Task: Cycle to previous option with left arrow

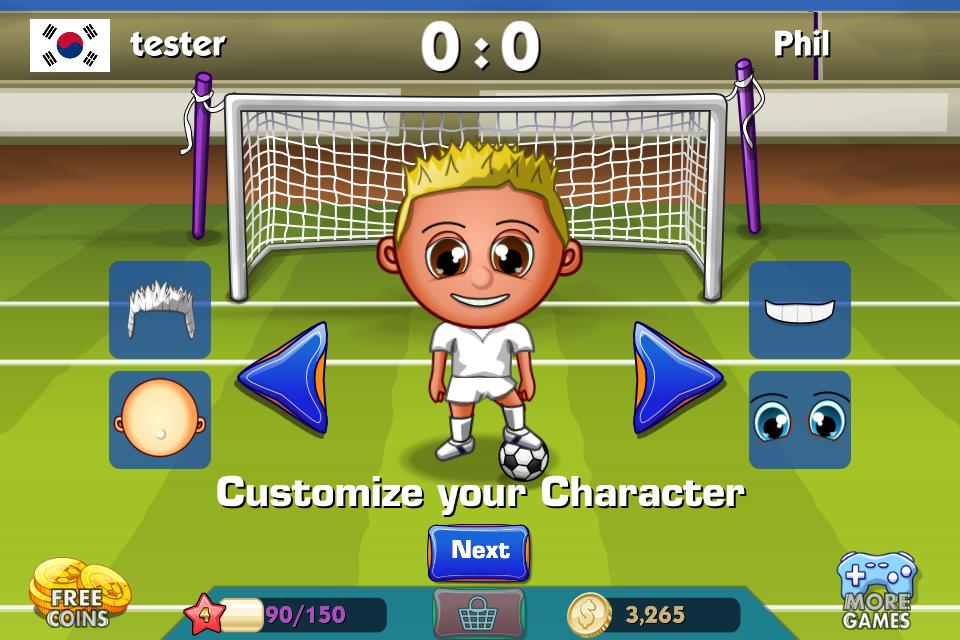Action: pos(284,377)
